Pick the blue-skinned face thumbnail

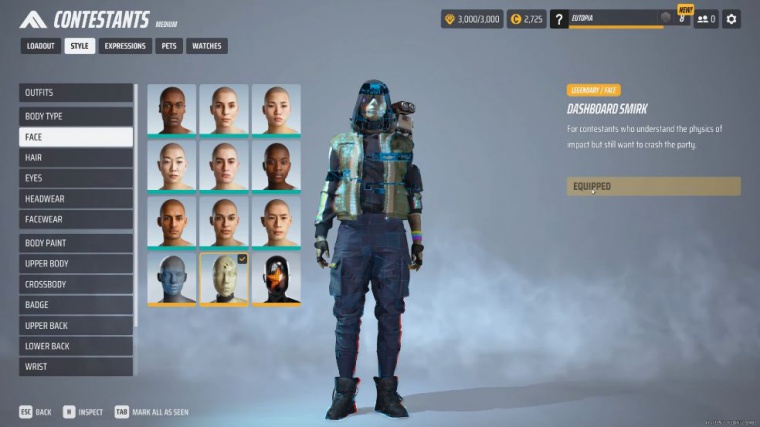point(172,278)
